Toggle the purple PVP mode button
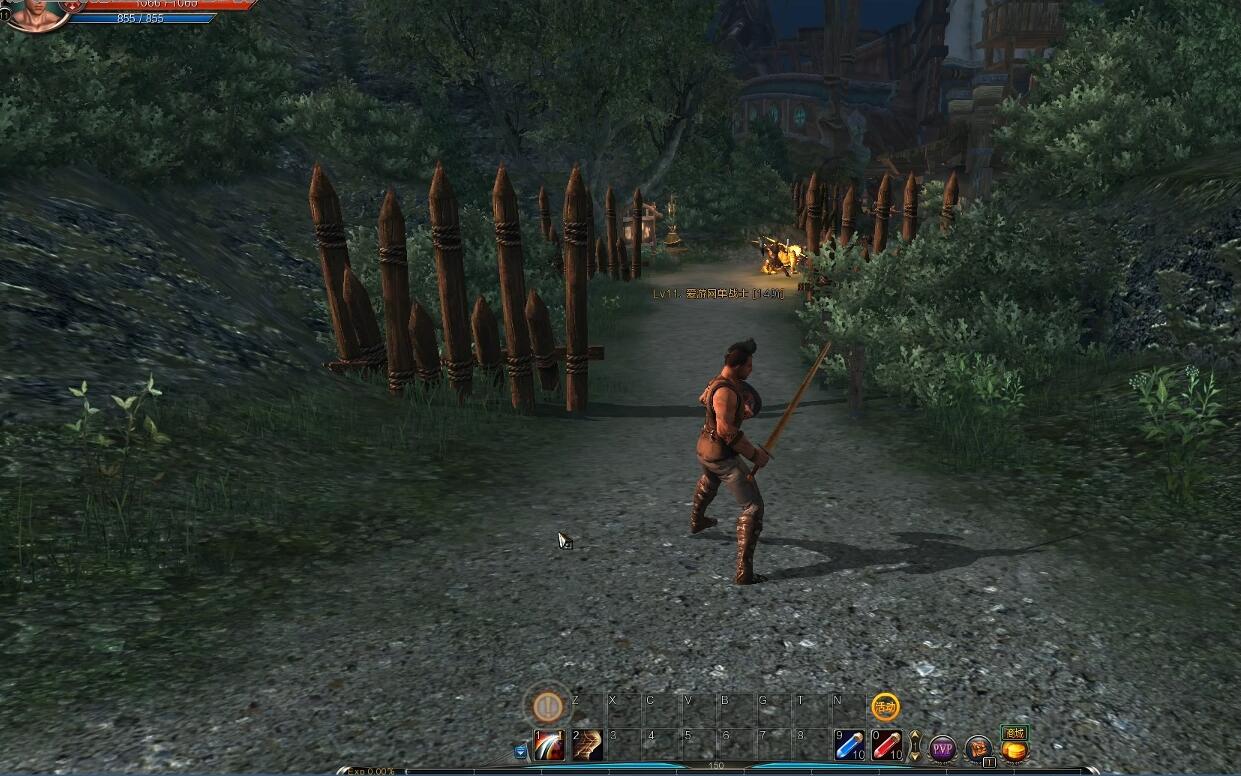This screenshot has width=1241, height=776. coord(943,748)
